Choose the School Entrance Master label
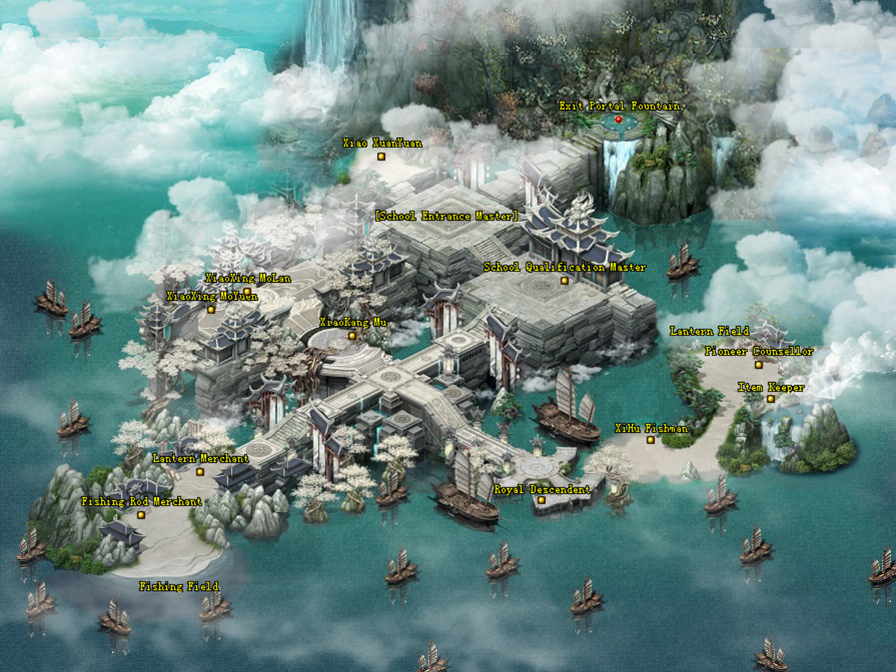 click(446, 215)
